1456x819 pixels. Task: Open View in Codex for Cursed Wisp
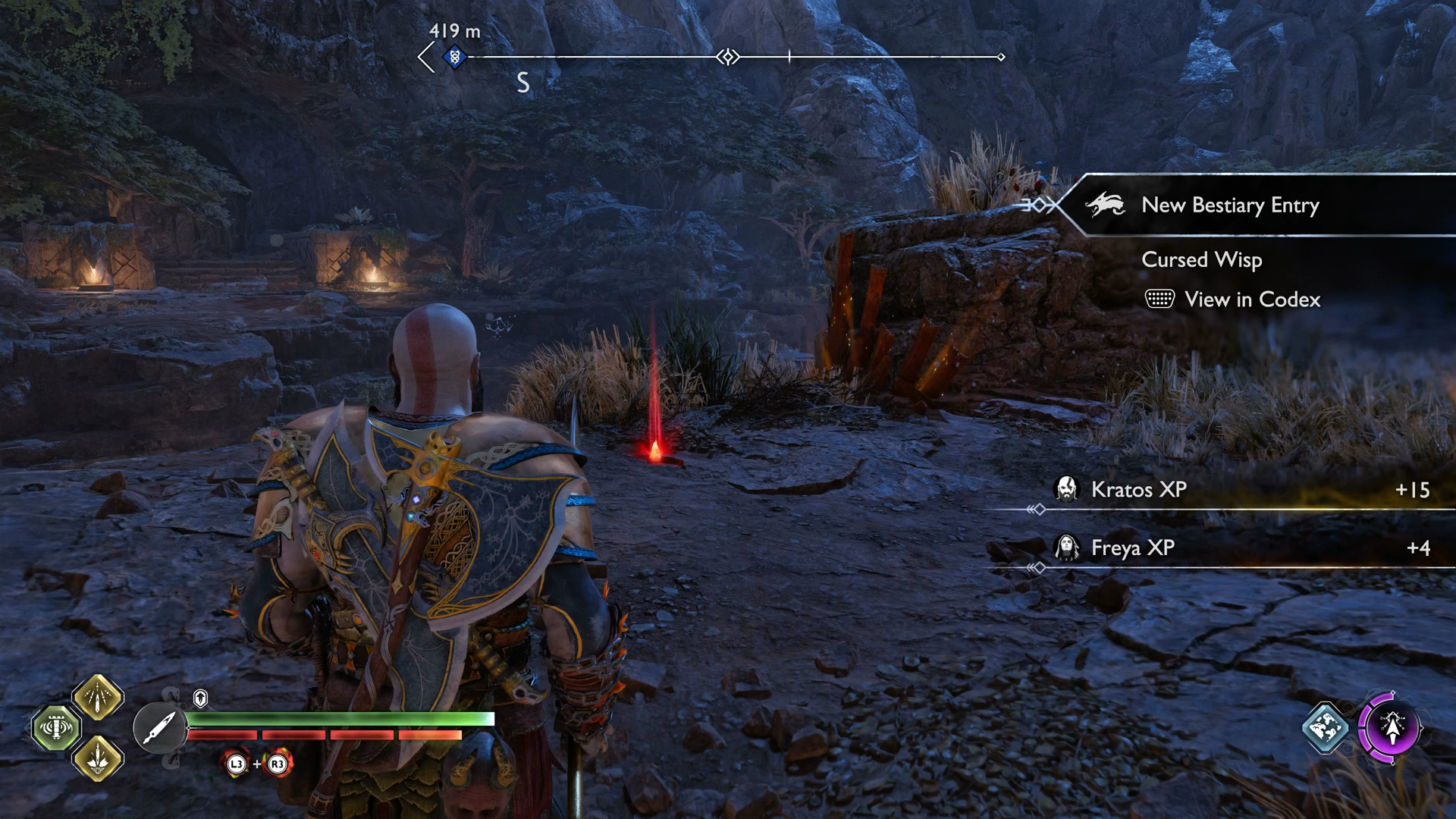pos(1251,300)
